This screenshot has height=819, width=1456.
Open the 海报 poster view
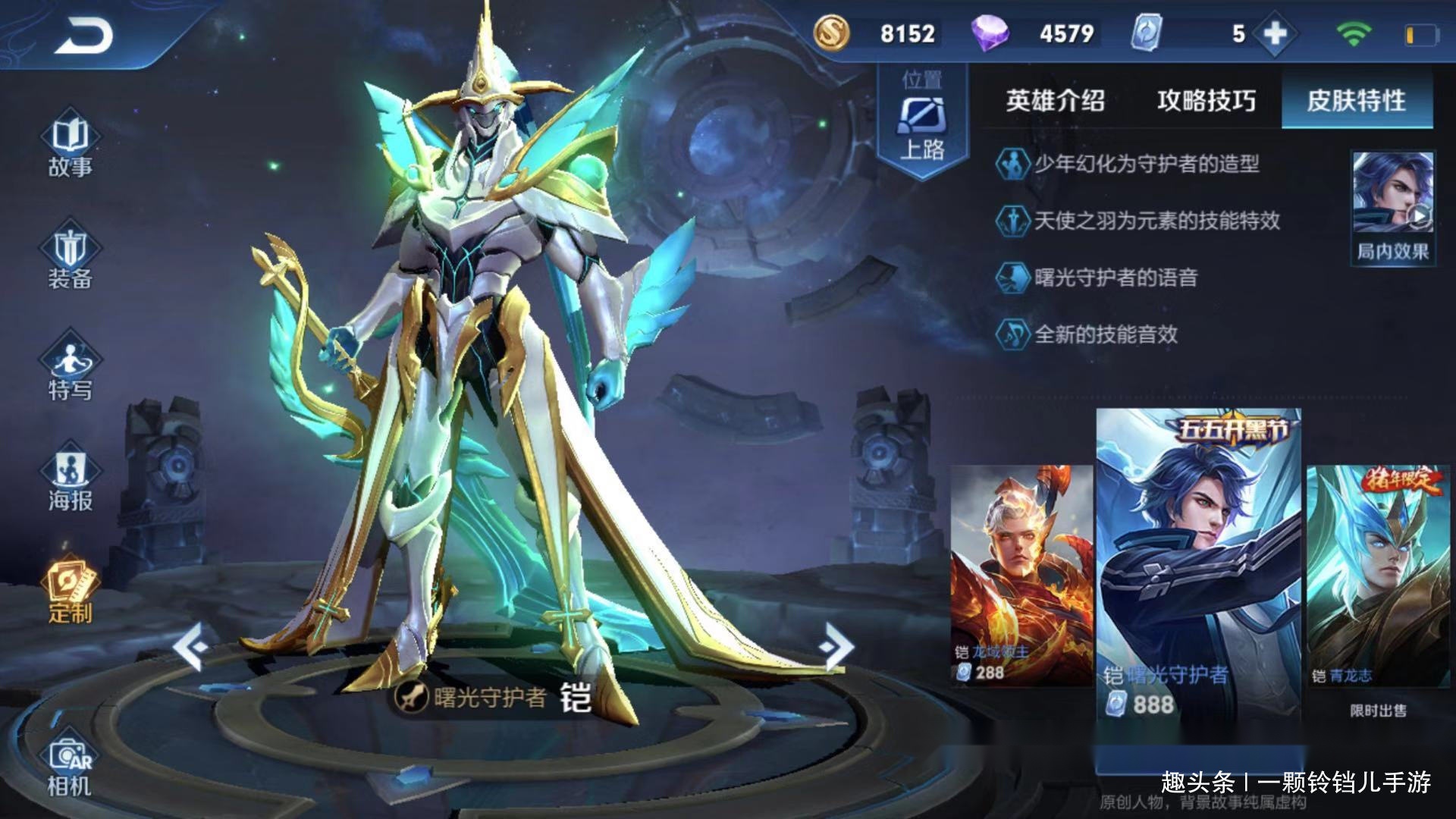(70, 480)
